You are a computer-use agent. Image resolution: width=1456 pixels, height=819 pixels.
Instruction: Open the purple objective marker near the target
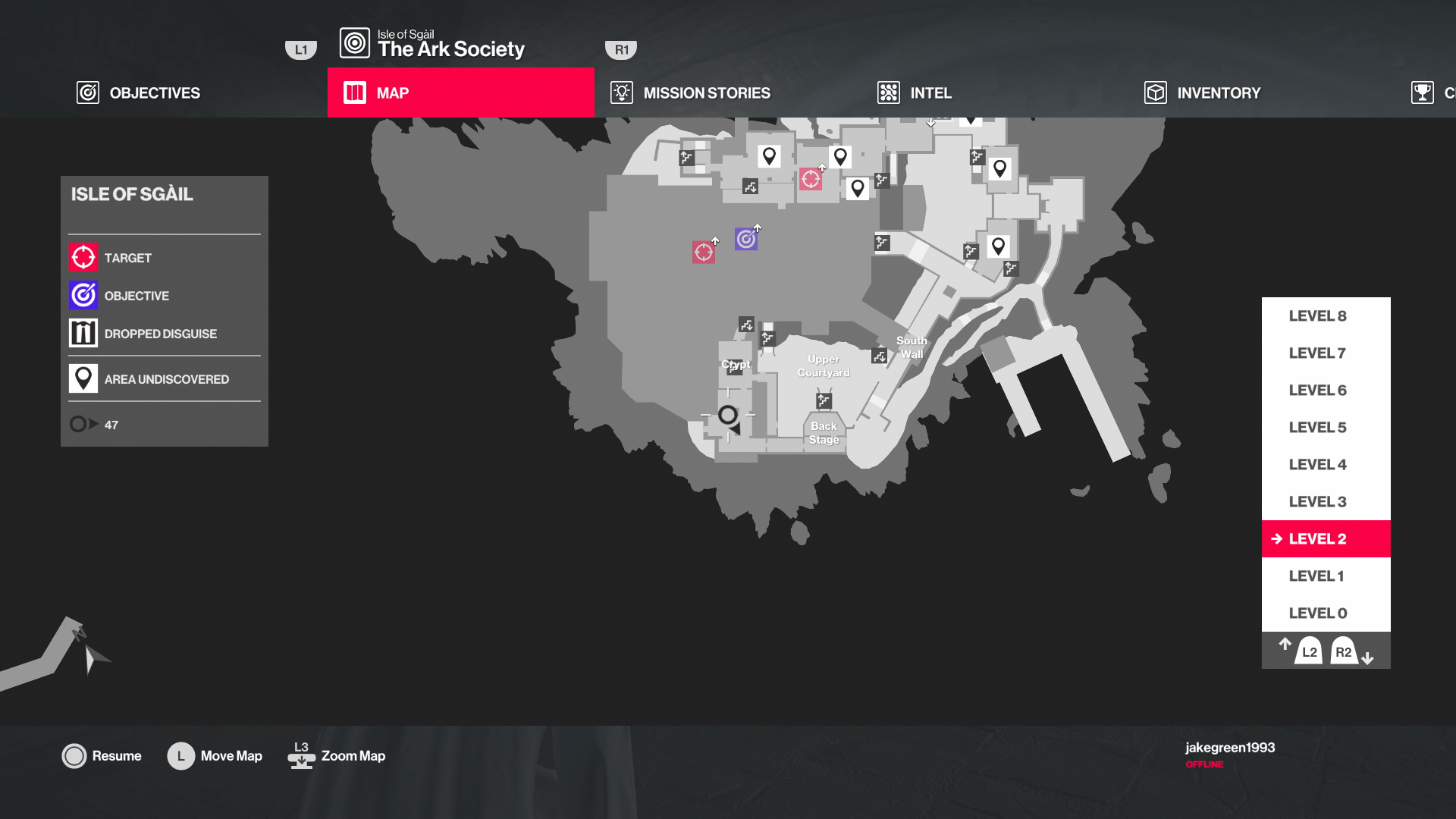coord(745,239)
